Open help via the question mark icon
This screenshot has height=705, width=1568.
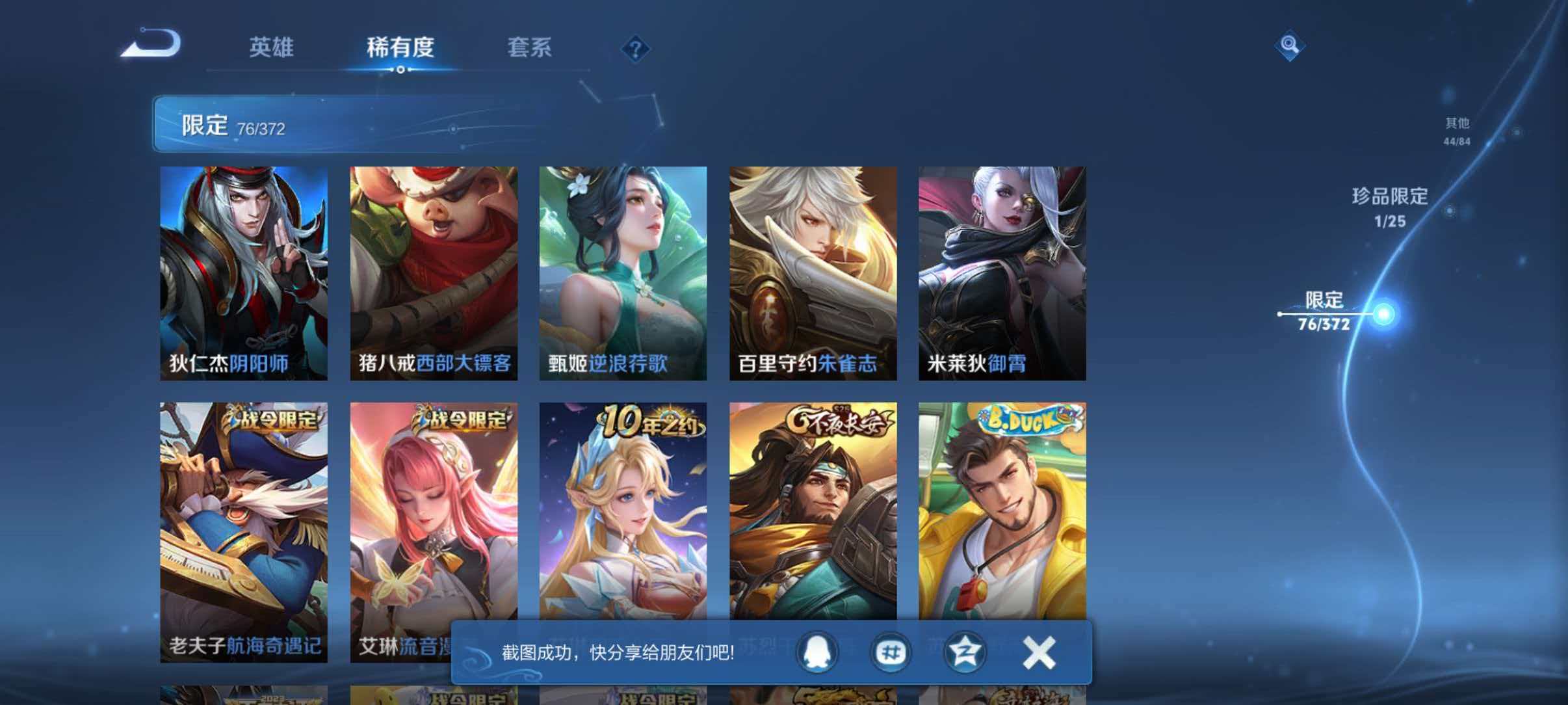coord(636,48)
